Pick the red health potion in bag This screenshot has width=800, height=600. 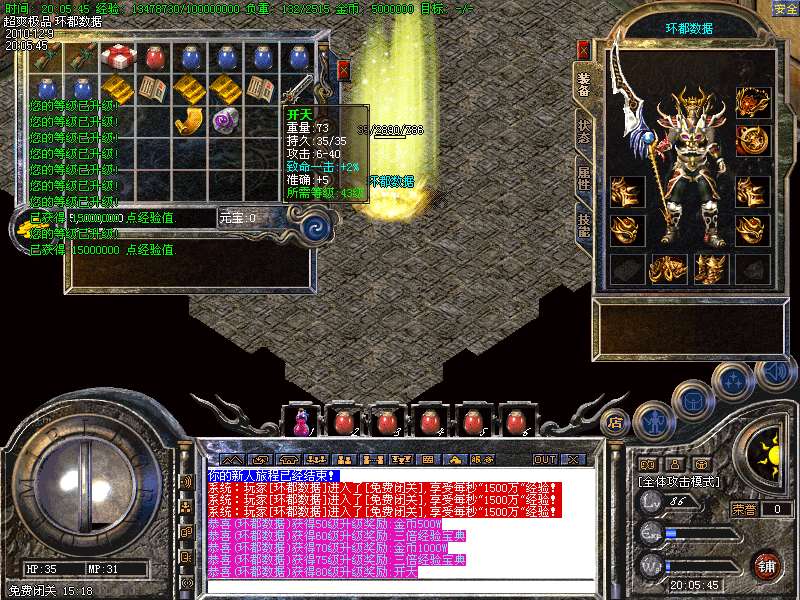click(x=153, y=57)
